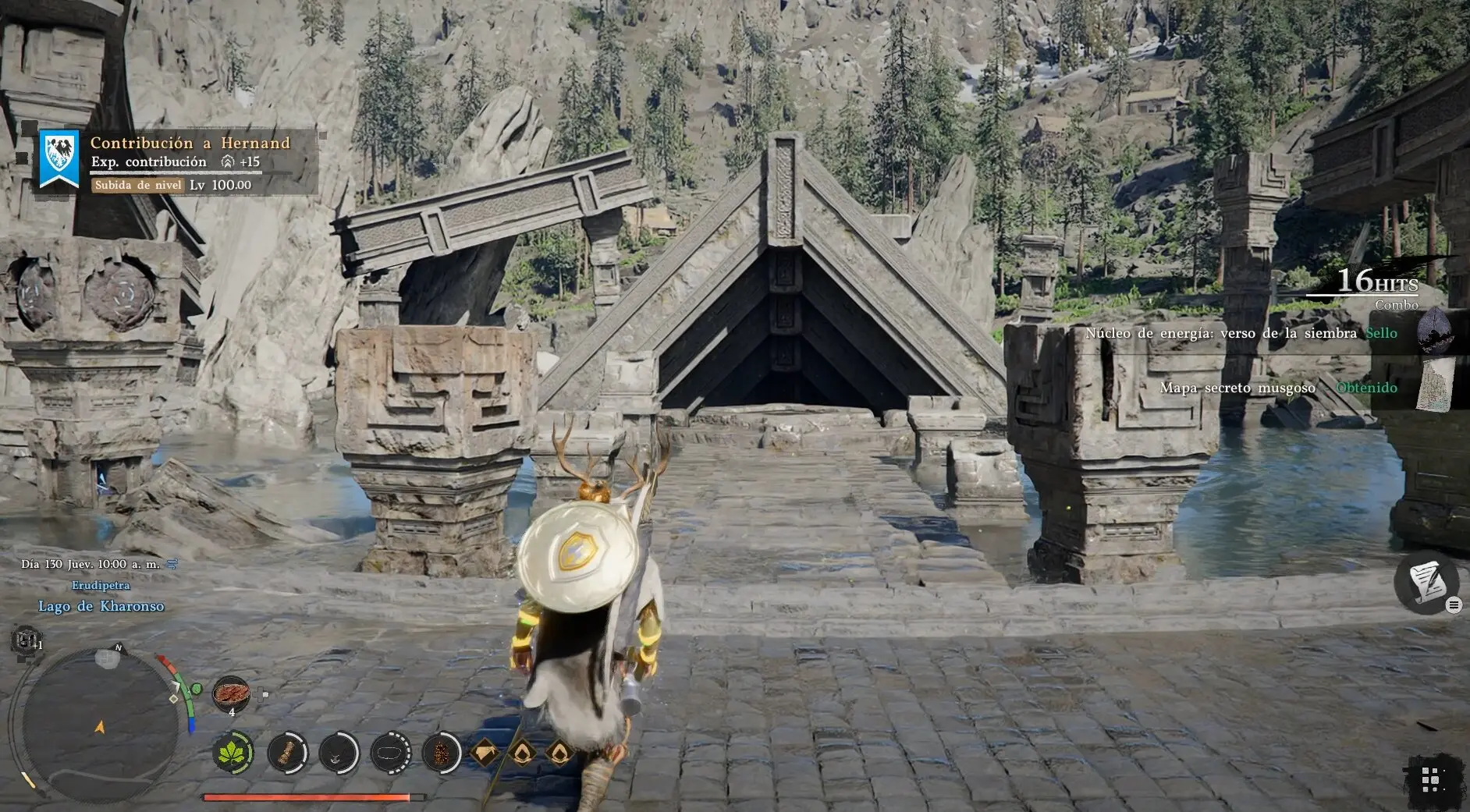The width and height of the screenshot is (1470, 812).
Task: Activate the green leaf skill icon
Action: [x=233, y=753]
